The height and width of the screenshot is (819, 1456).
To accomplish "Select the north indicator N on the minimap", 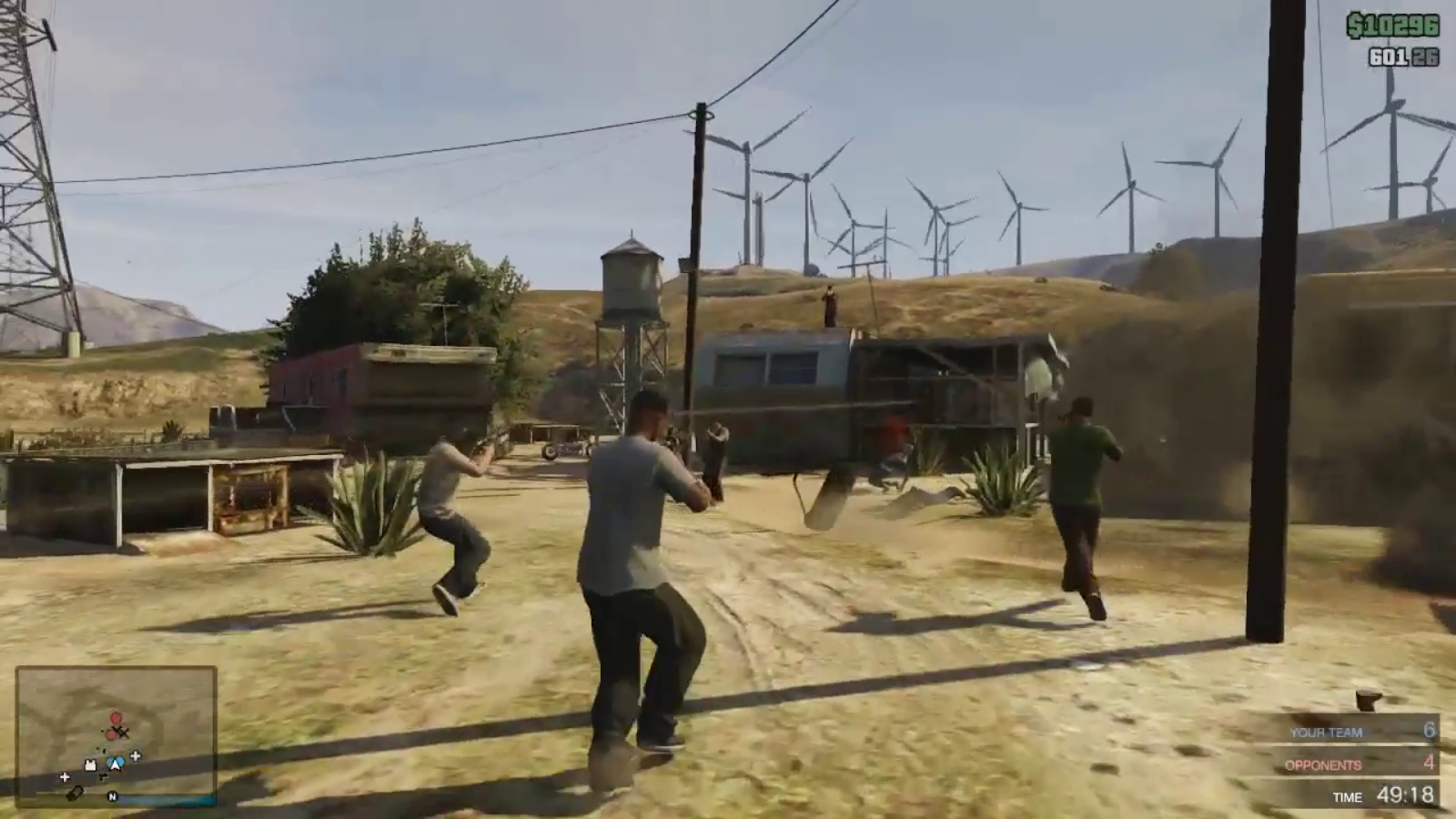I will pos(112,796).
